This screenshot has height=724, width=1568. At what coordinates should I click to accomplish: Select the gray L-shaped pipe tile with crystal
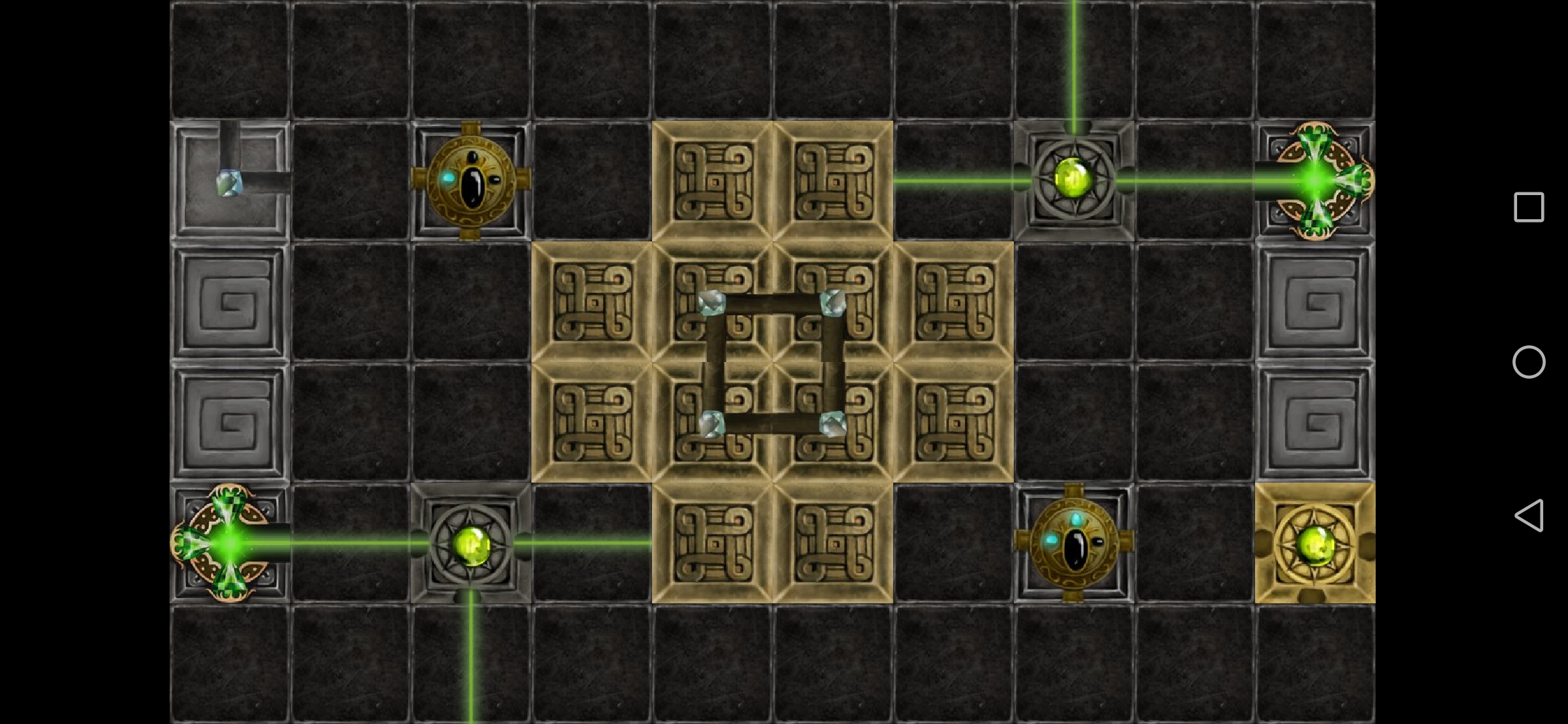(230, 181)
